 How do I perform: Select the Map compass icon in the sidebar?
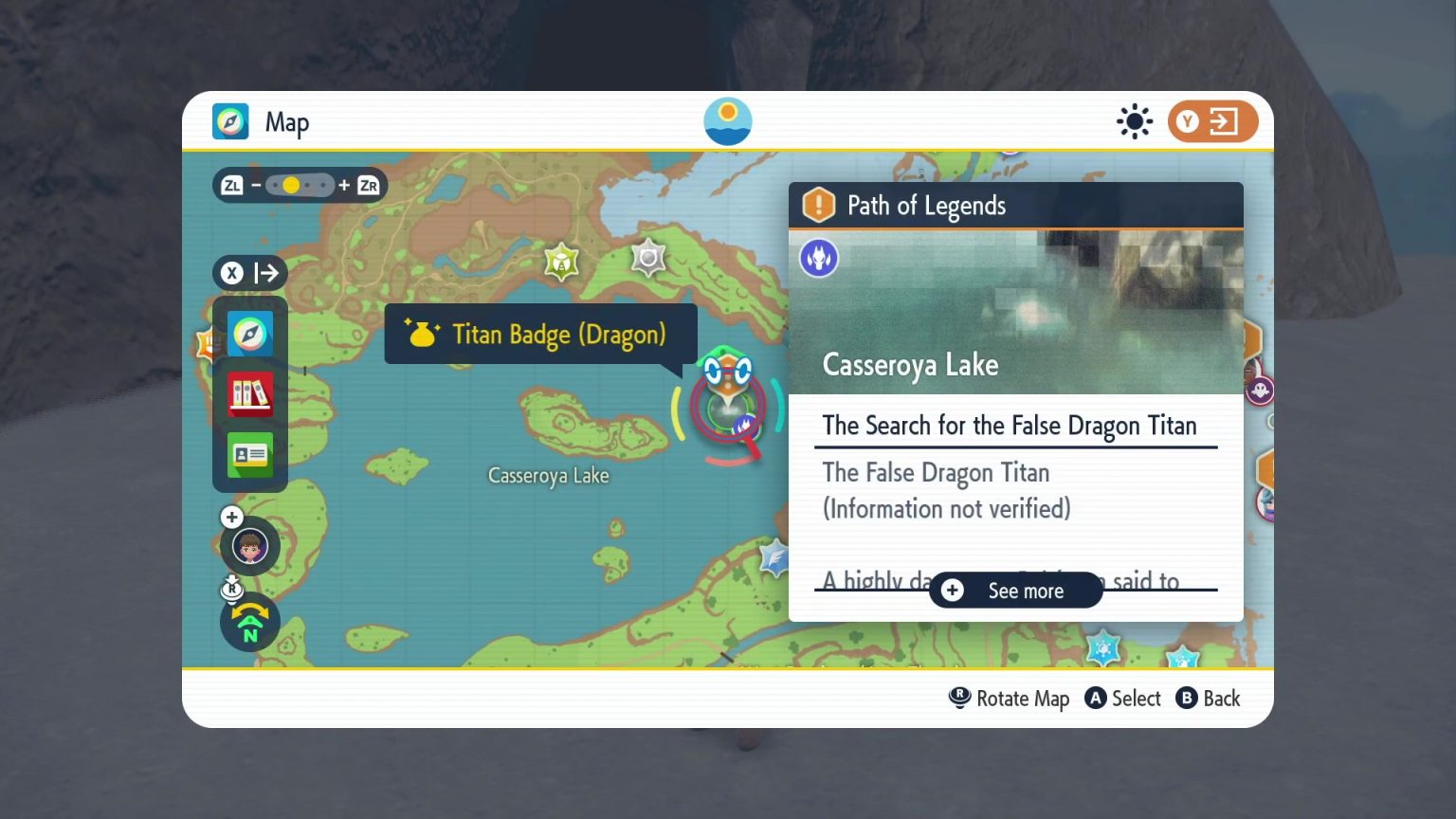(249, 334)
